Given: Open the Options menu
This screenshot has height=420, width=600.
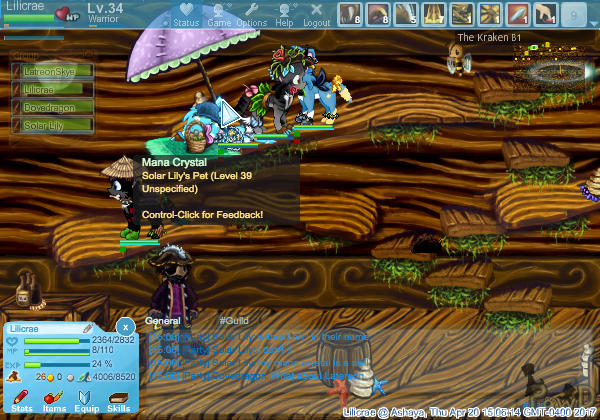Looking at the screenshot, I should pos(252,15).
